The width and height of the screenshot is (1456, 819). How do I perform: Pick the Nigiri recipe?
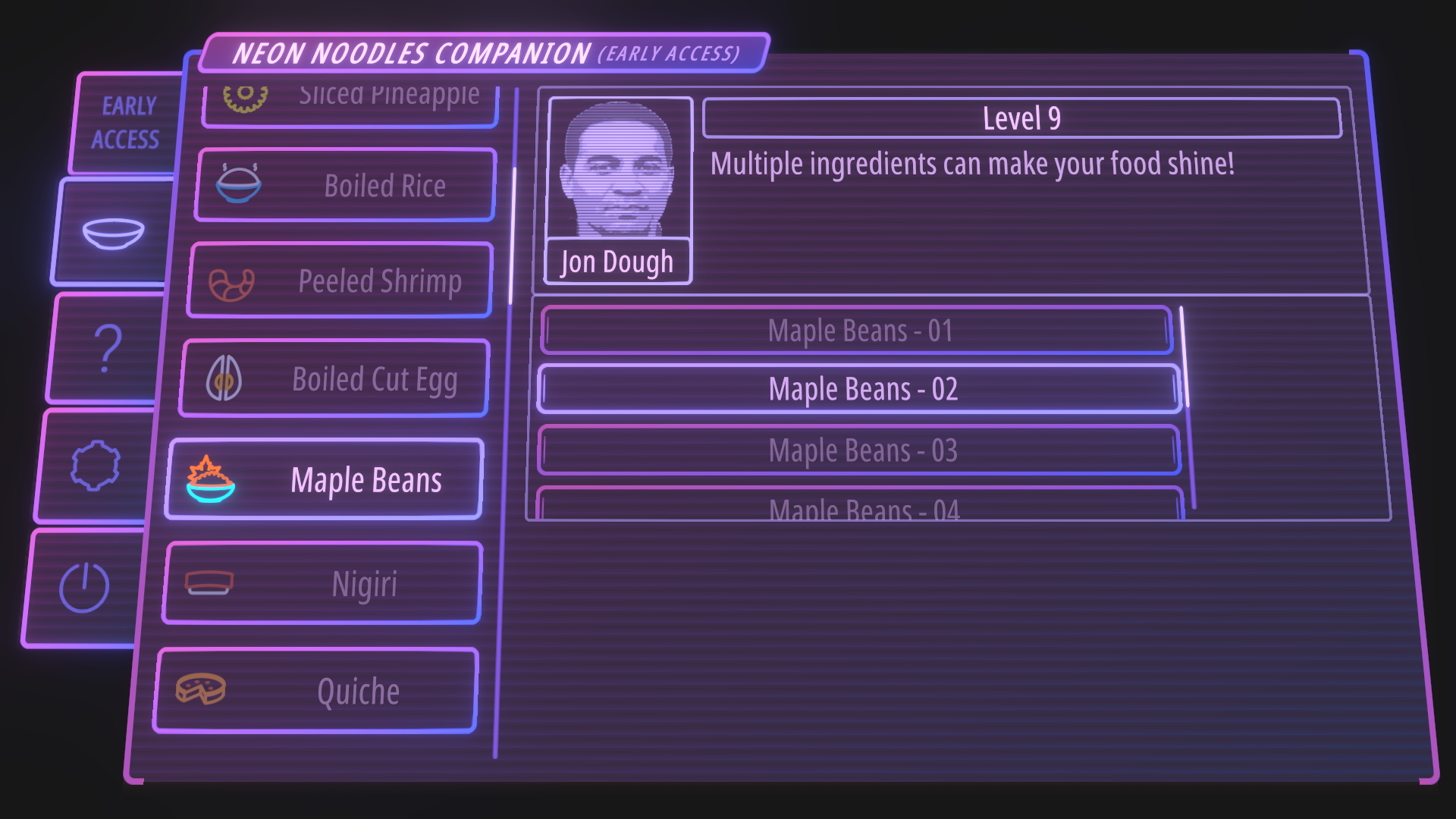point(322,584)
